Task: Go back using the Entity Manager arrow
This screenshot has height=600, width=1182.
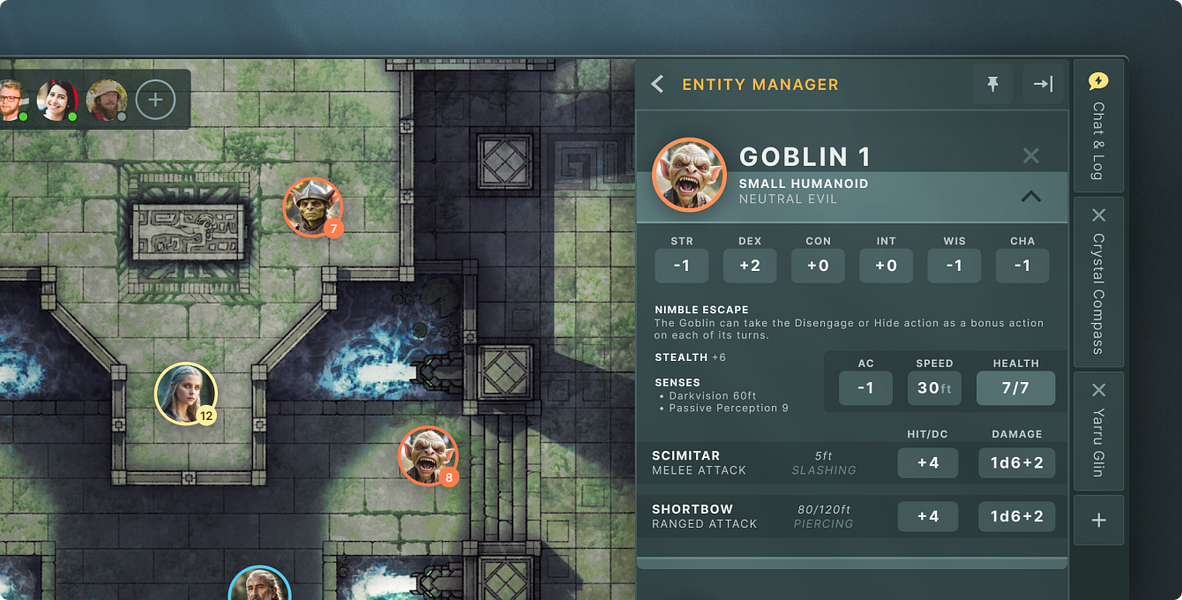Action: [657, 85]
